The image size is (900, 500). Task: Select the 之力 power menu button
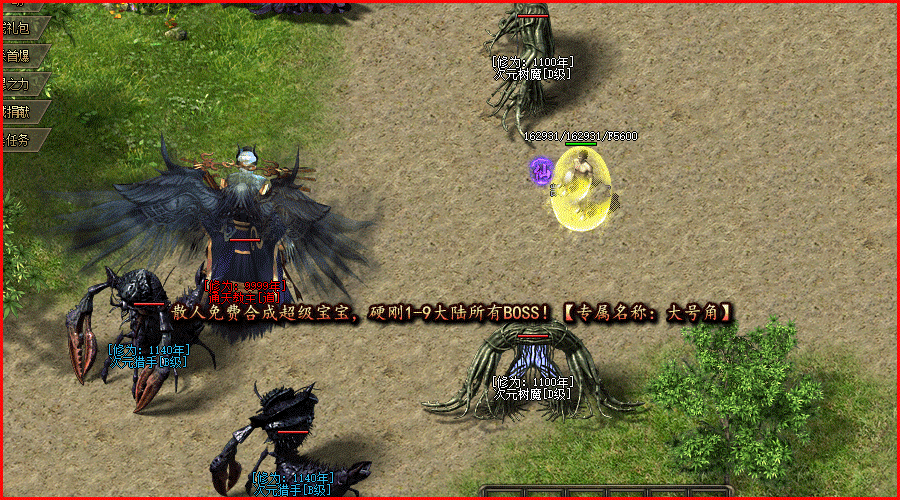[x=20, y=84]
